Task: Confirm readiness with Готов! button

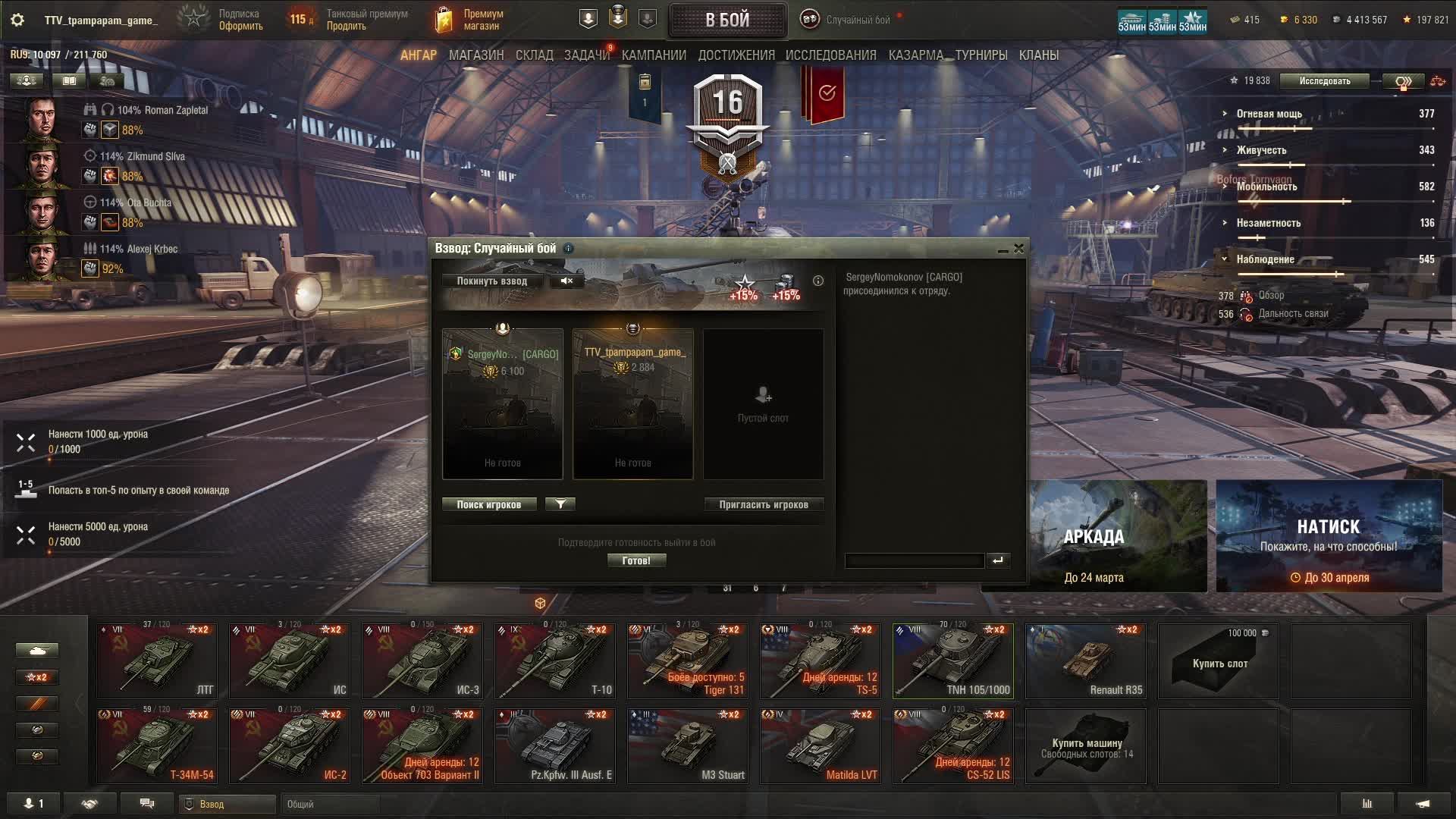Action: (636, 561)
